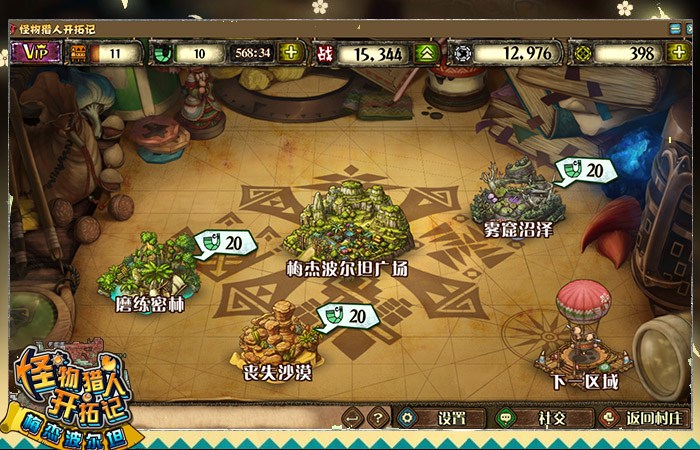Choose the 雾窟沼泽 swamp area
This screenshot has height=450, width=700.
pos(517,195)
